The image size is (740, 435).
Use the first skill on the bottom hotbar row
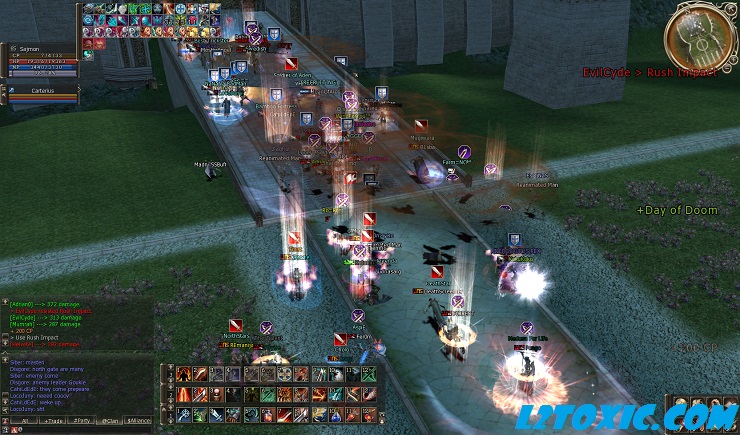pos(185,414)
